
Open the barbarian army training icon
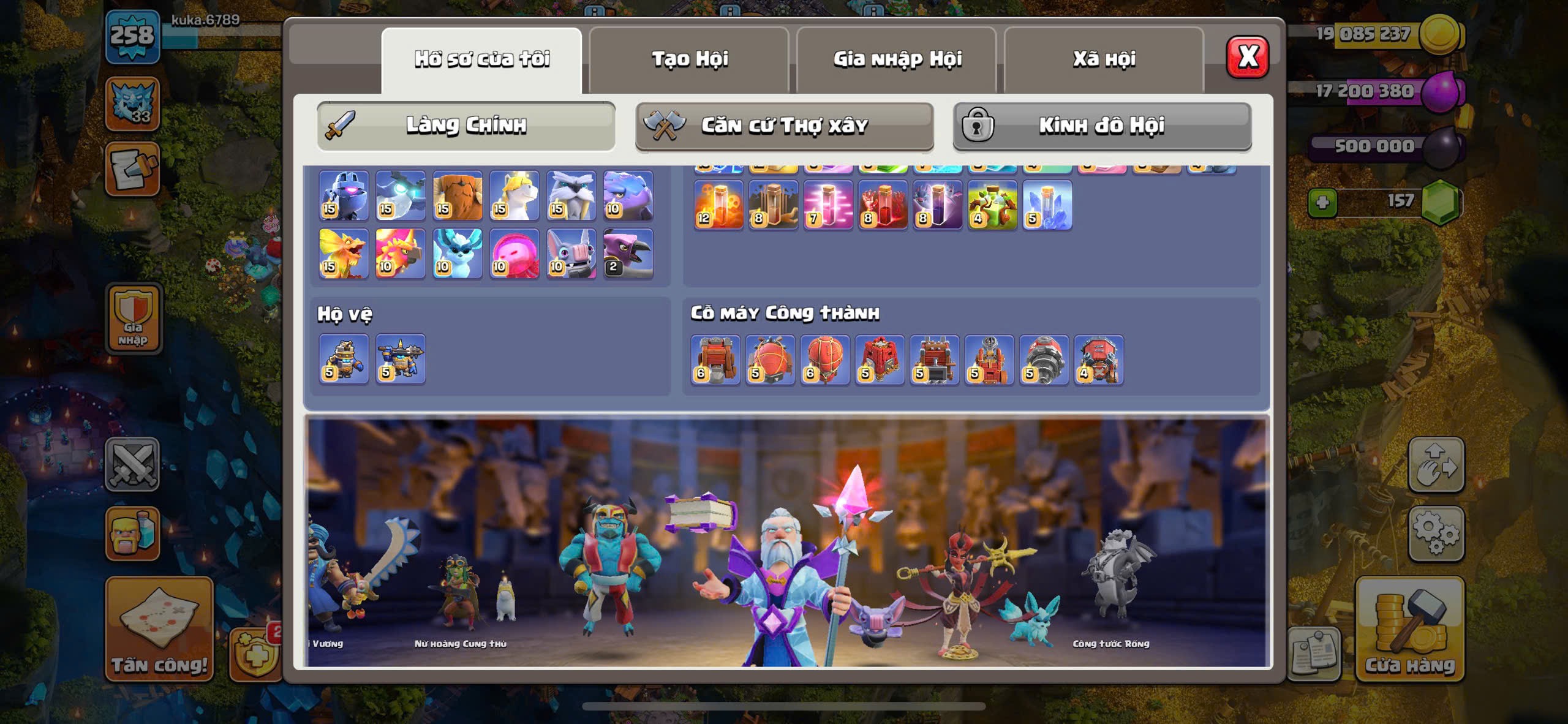[x=132, y=534]
